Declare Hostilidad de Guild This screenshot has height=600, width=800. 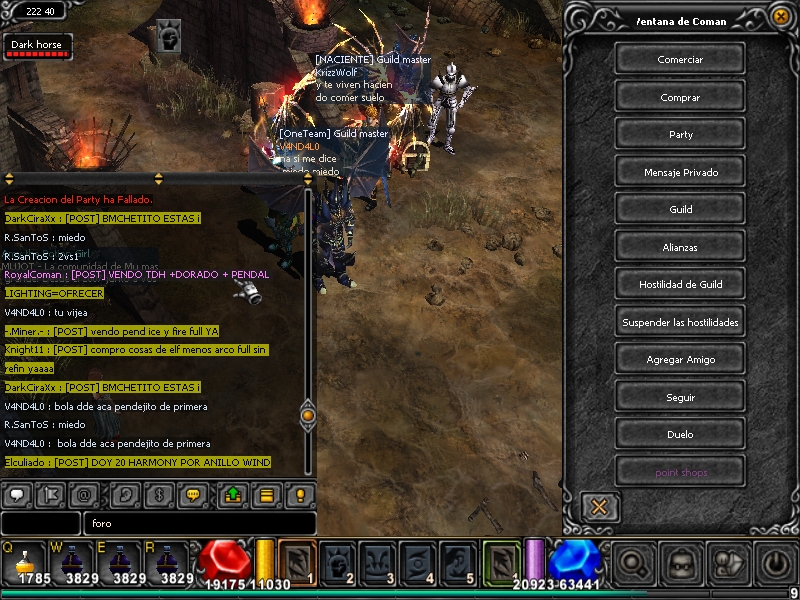(680, 285)
